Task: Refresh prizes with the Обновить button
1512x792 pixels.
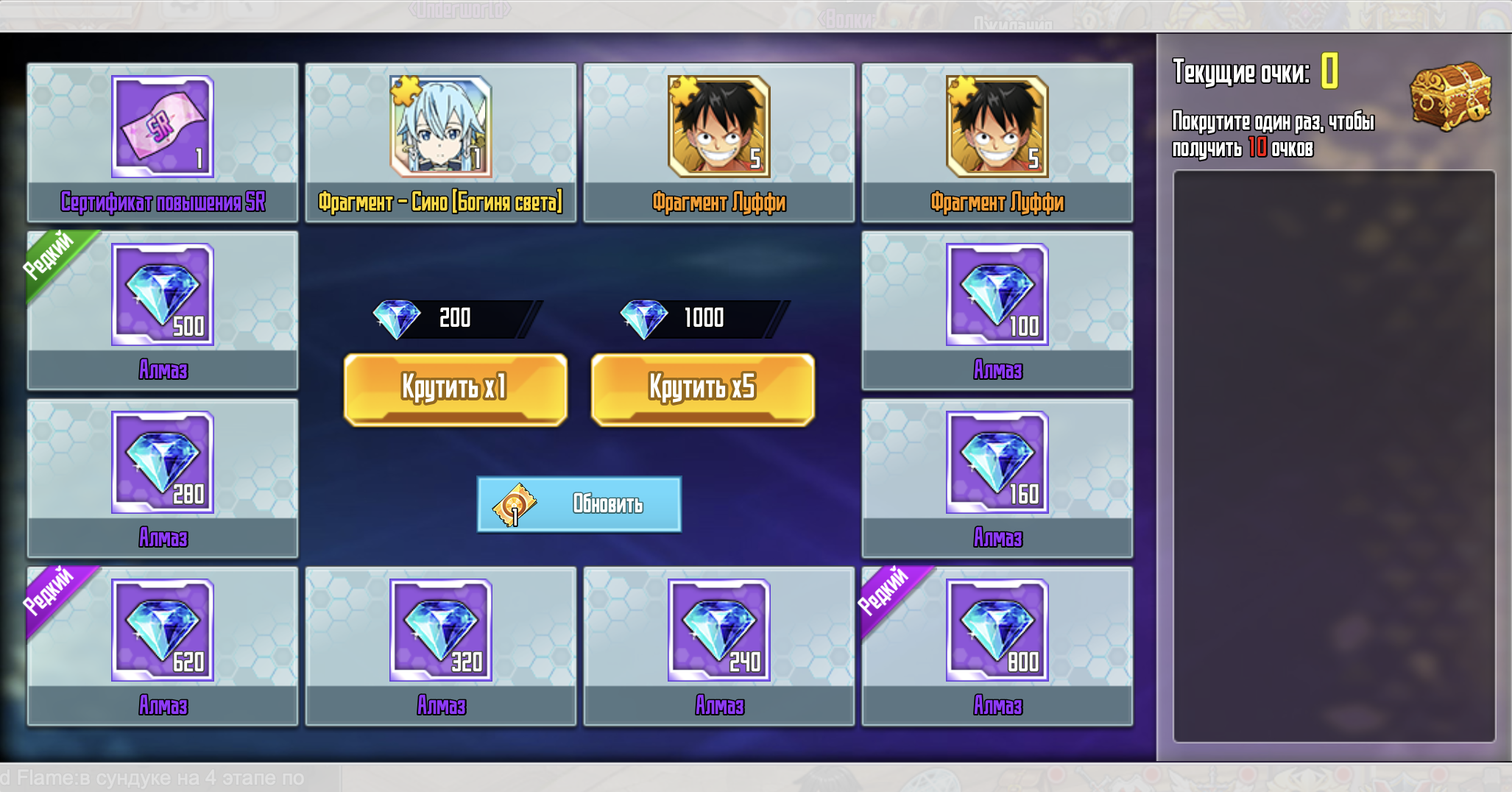Action: pos(579,504)
